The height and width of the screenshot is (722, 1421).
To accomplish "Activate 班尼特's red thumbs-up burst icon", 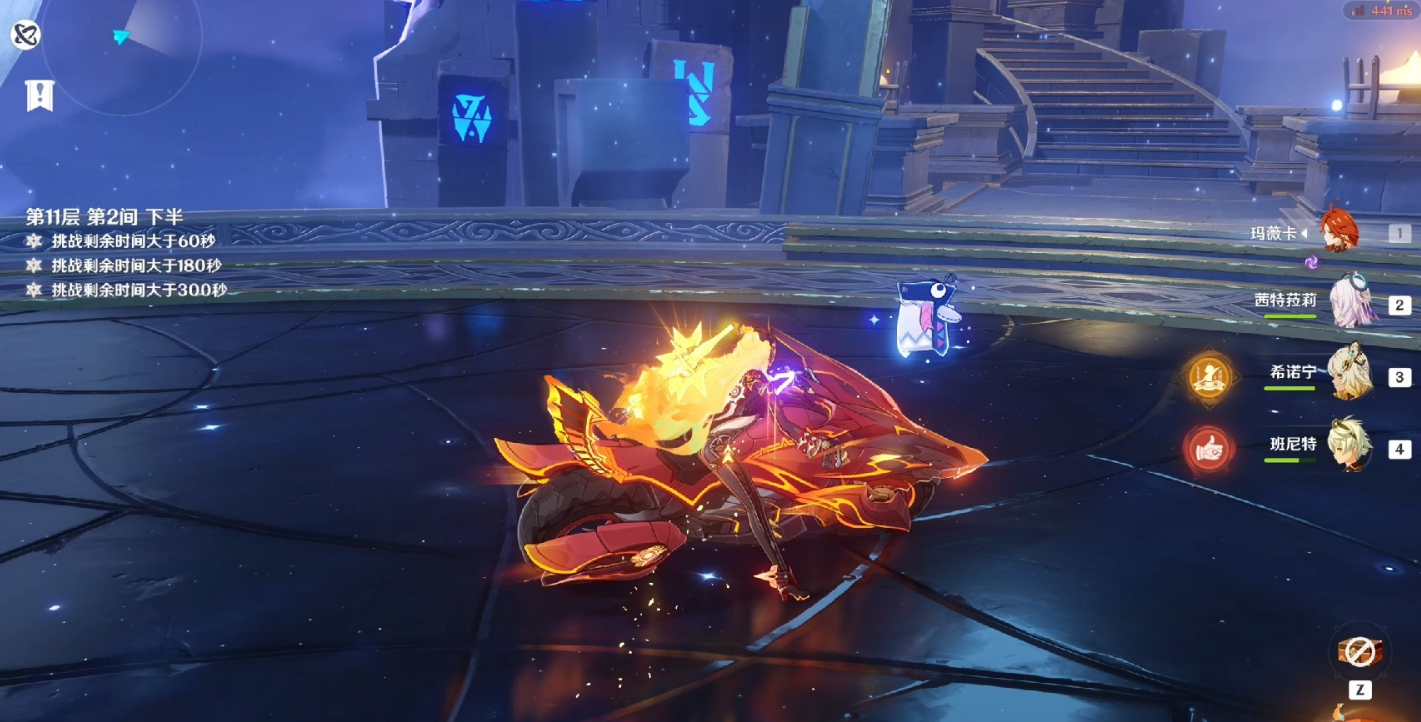I will (x=1209, y=449).
